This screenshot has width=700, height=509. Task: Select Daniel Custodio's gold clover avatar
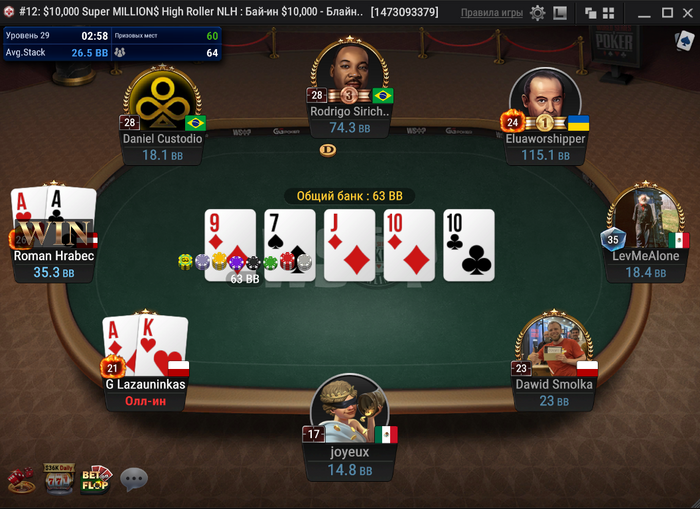coord(163,101)
